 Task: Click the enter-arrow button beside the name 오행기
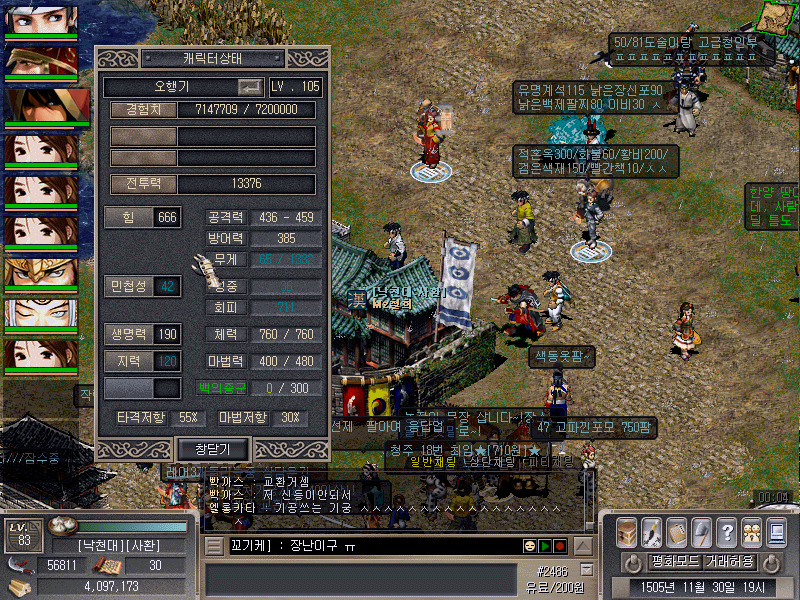[x=250, y=87]
